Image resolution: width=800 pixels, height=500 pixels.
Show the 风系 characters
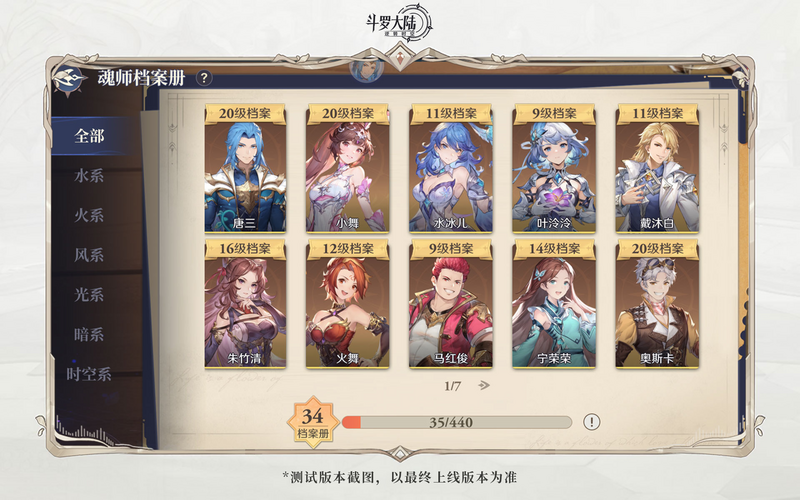(90, 255)
